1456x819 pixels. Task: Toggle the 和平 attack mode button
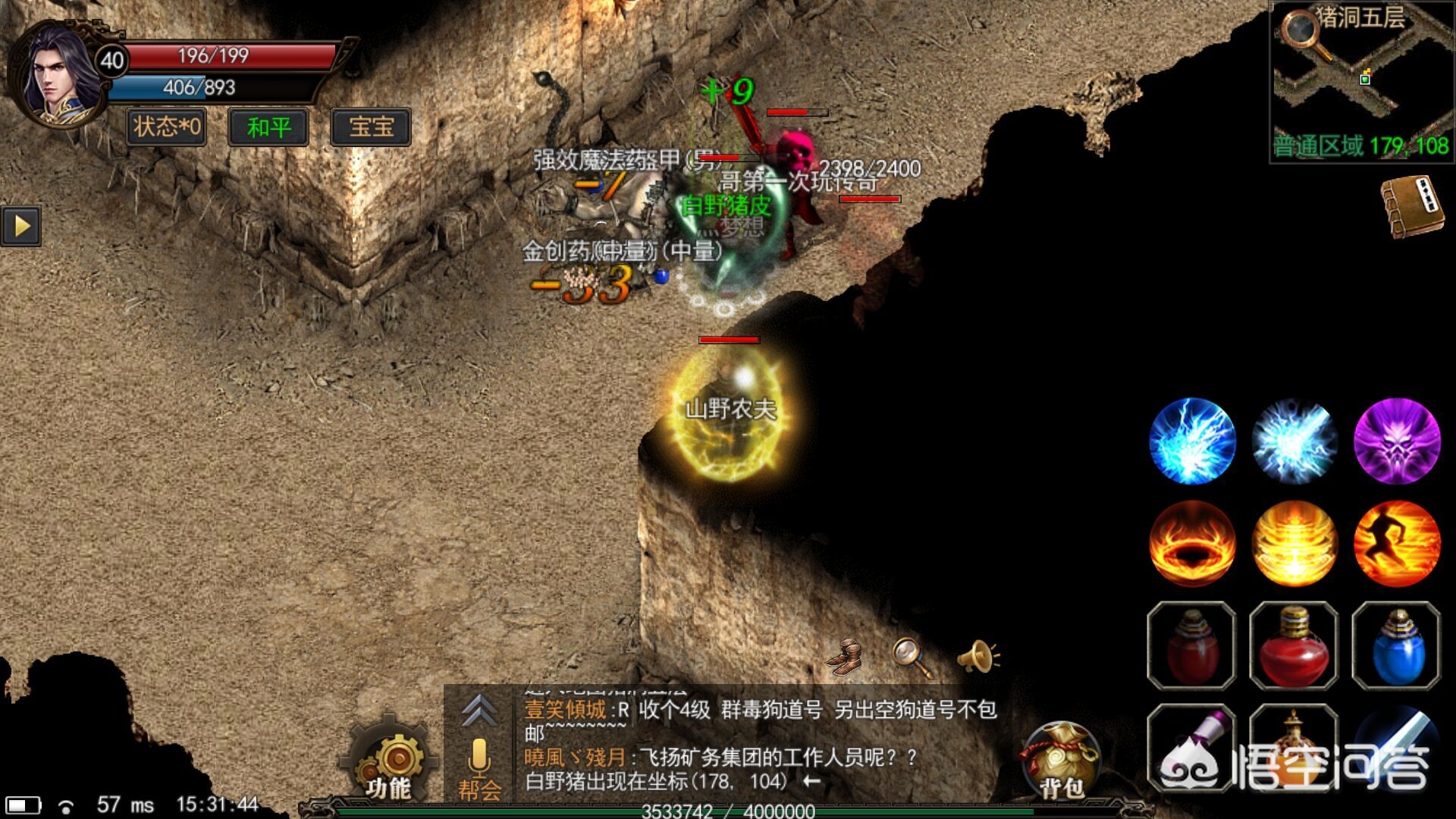(268, 127)
